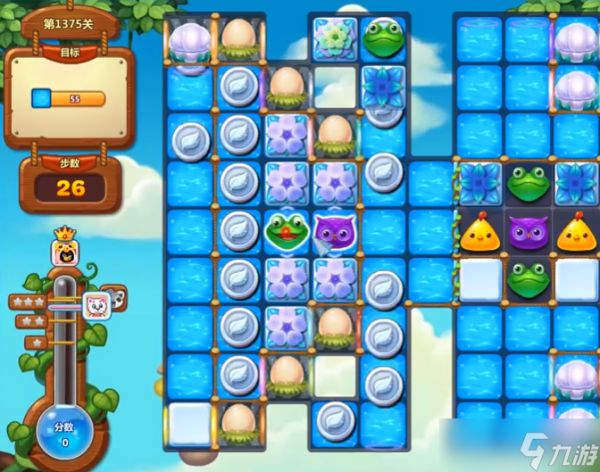Select the purple owl between the yellow chicks
The image size is (600, 472).
529,231
